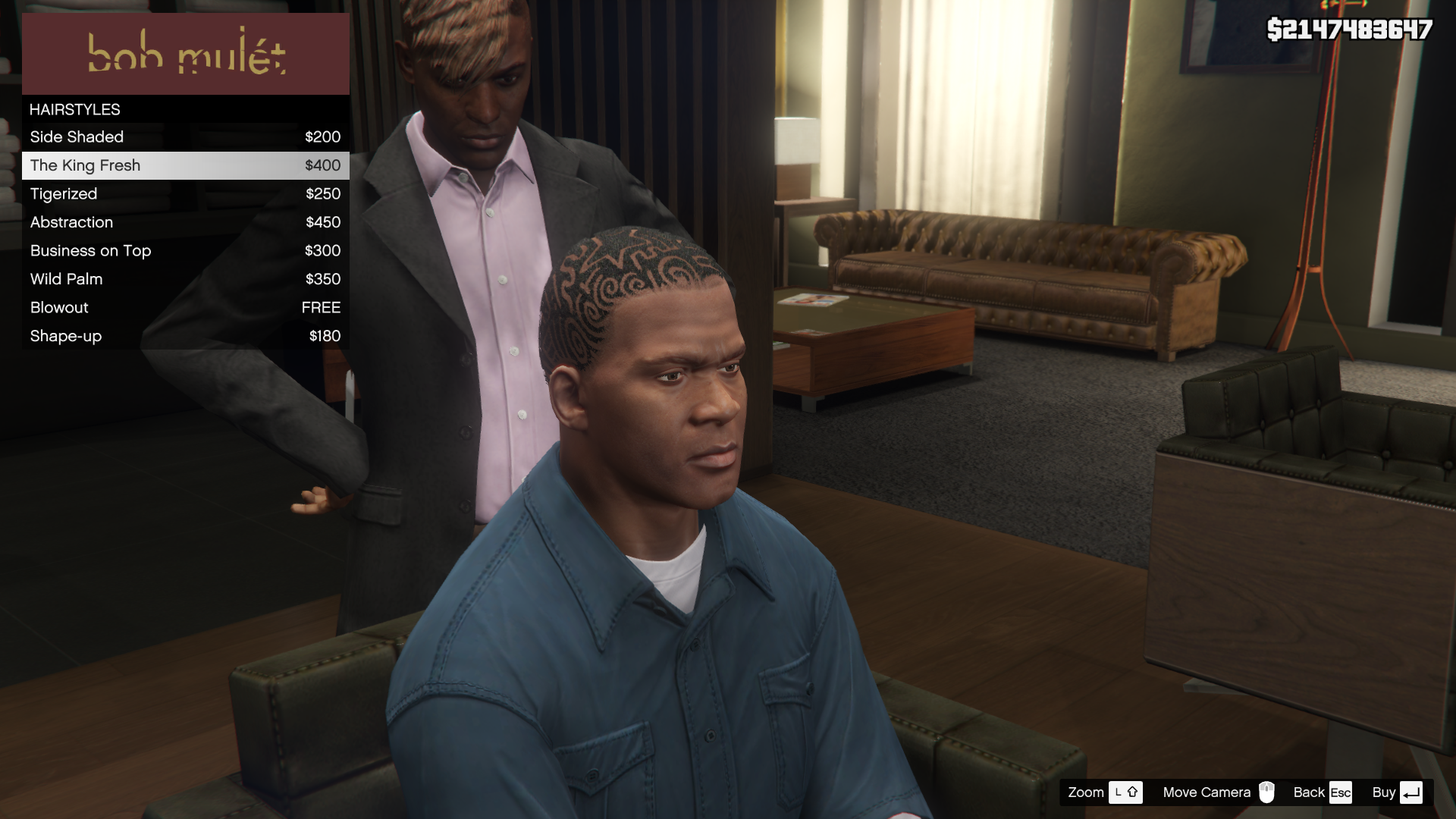Image resolution: width=1456 pixels, height=819 pixels.
Task: Pick the Tigerized hairstyle for $250
Action: (185, 194)
